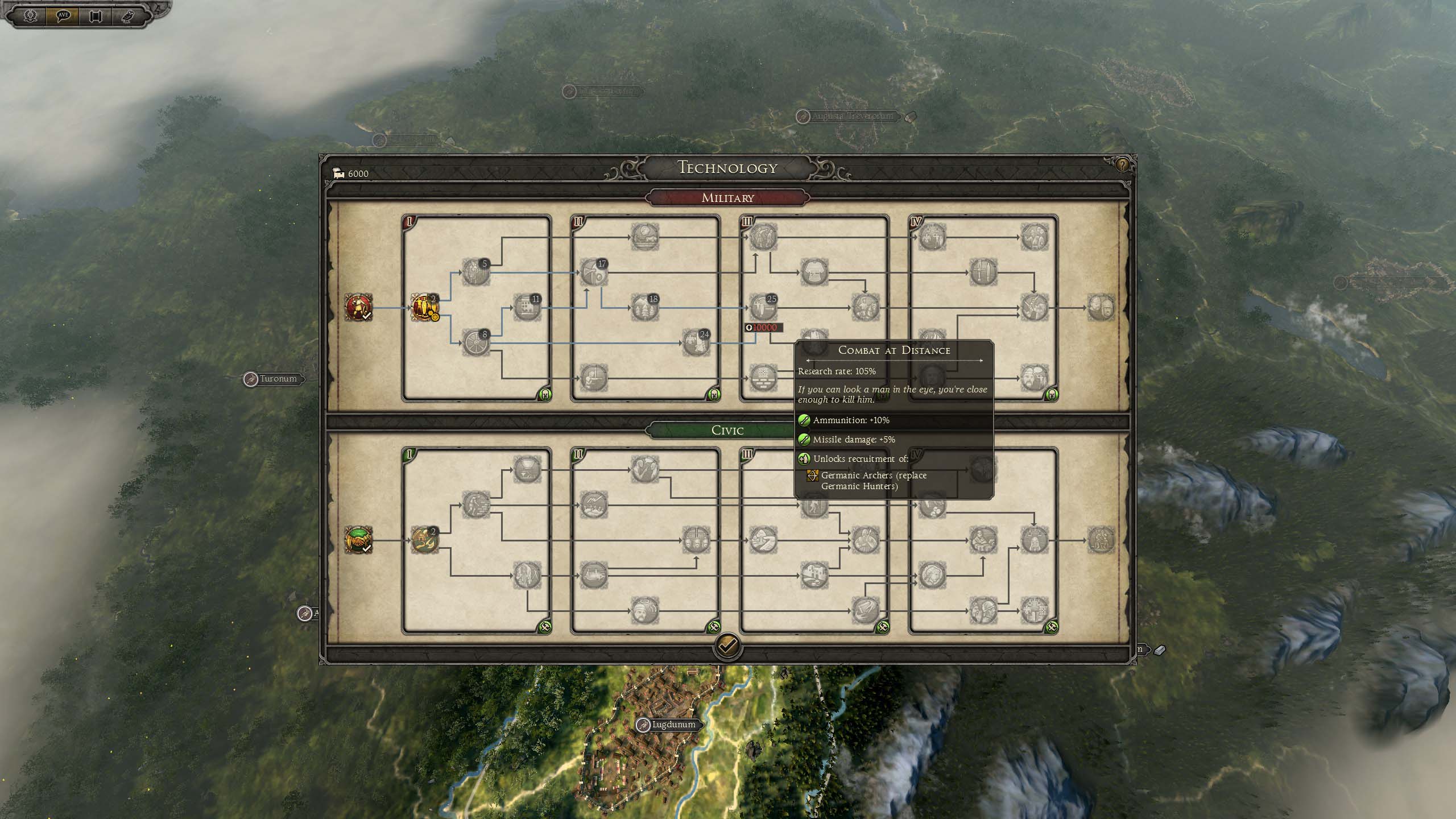
Task: Select the researched red warrior technology
Action: (x=358, y=308)
